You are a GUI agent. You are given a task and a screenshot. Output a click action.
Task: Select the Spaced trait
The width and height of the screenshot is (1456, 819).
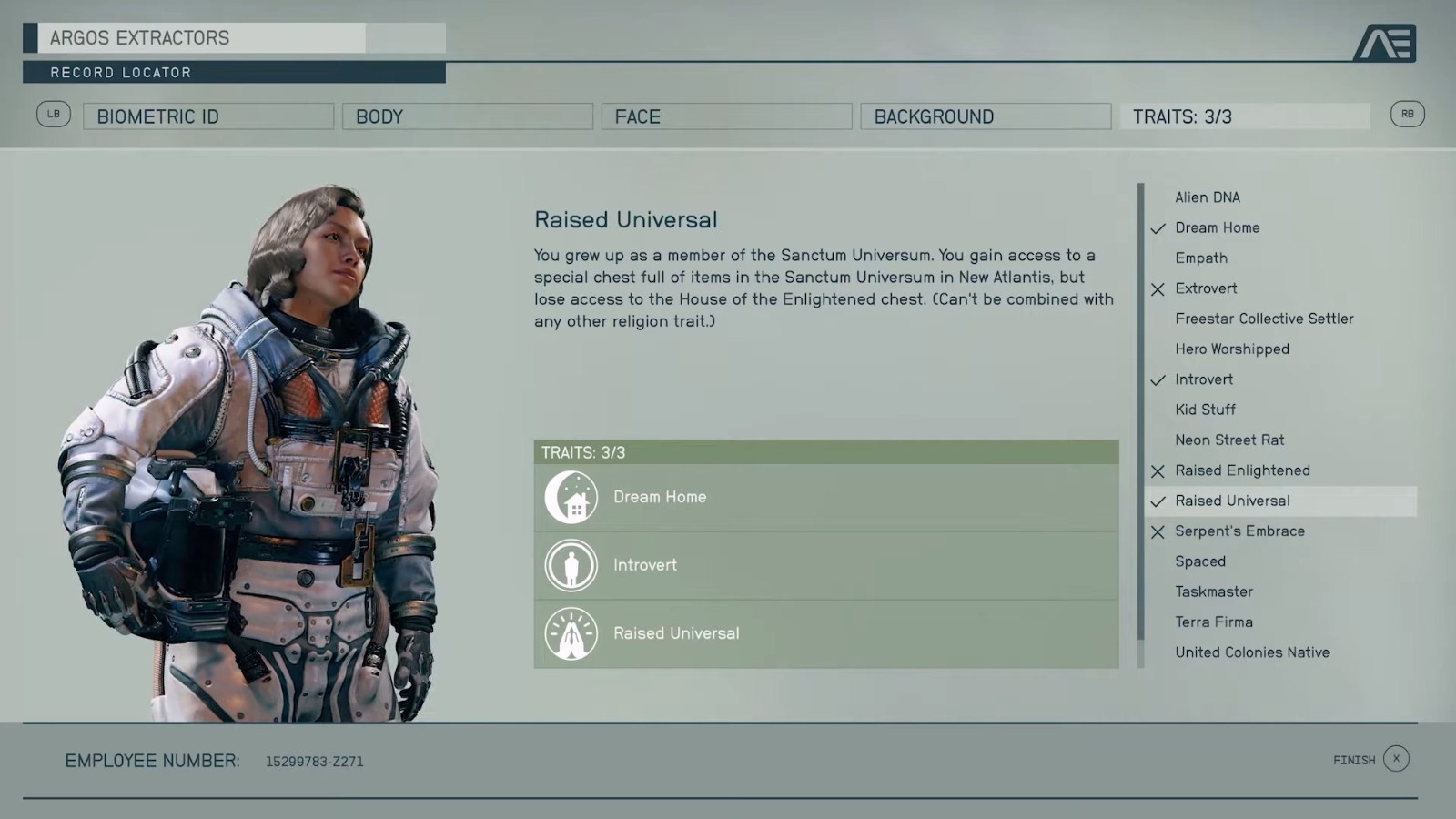point(1199,561)
